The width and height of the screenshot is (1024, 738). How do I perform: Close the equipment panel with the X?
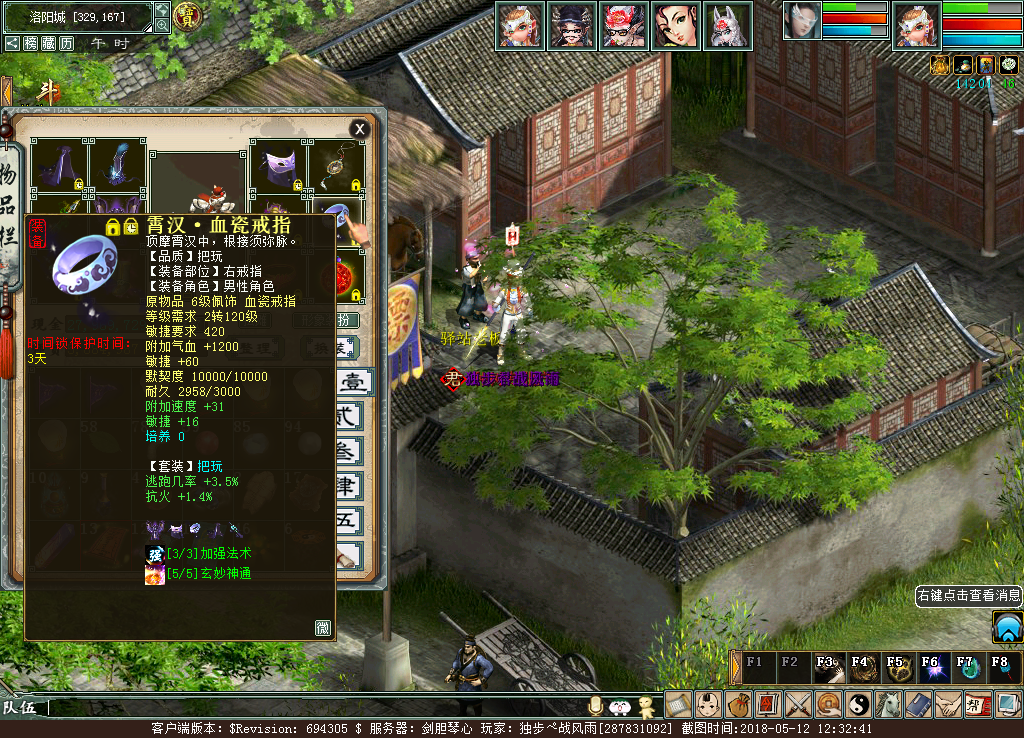pyautogui.click(x=359, y=129)
